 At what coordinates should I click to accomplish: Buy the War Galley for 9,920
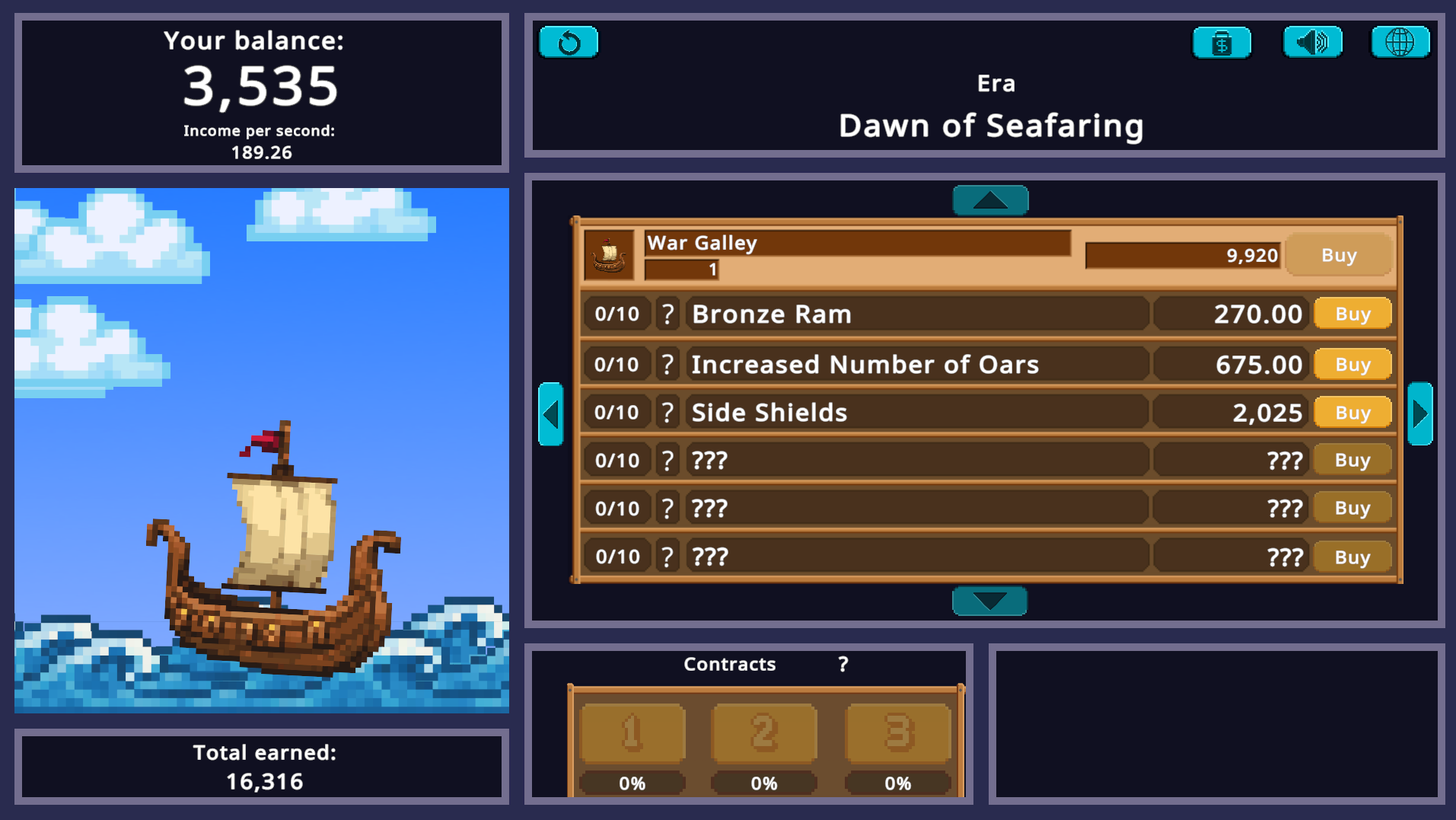tap(1340, 255)
